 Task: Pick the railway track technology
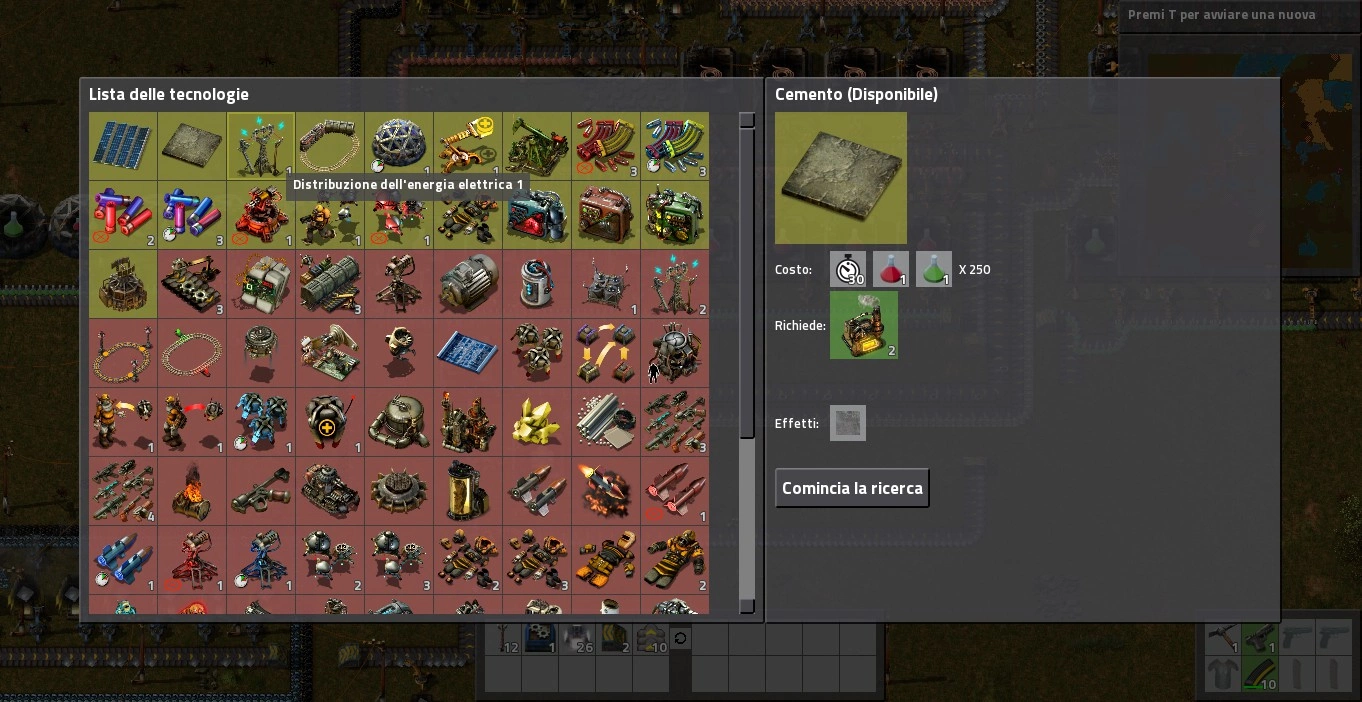coord(330,146)
